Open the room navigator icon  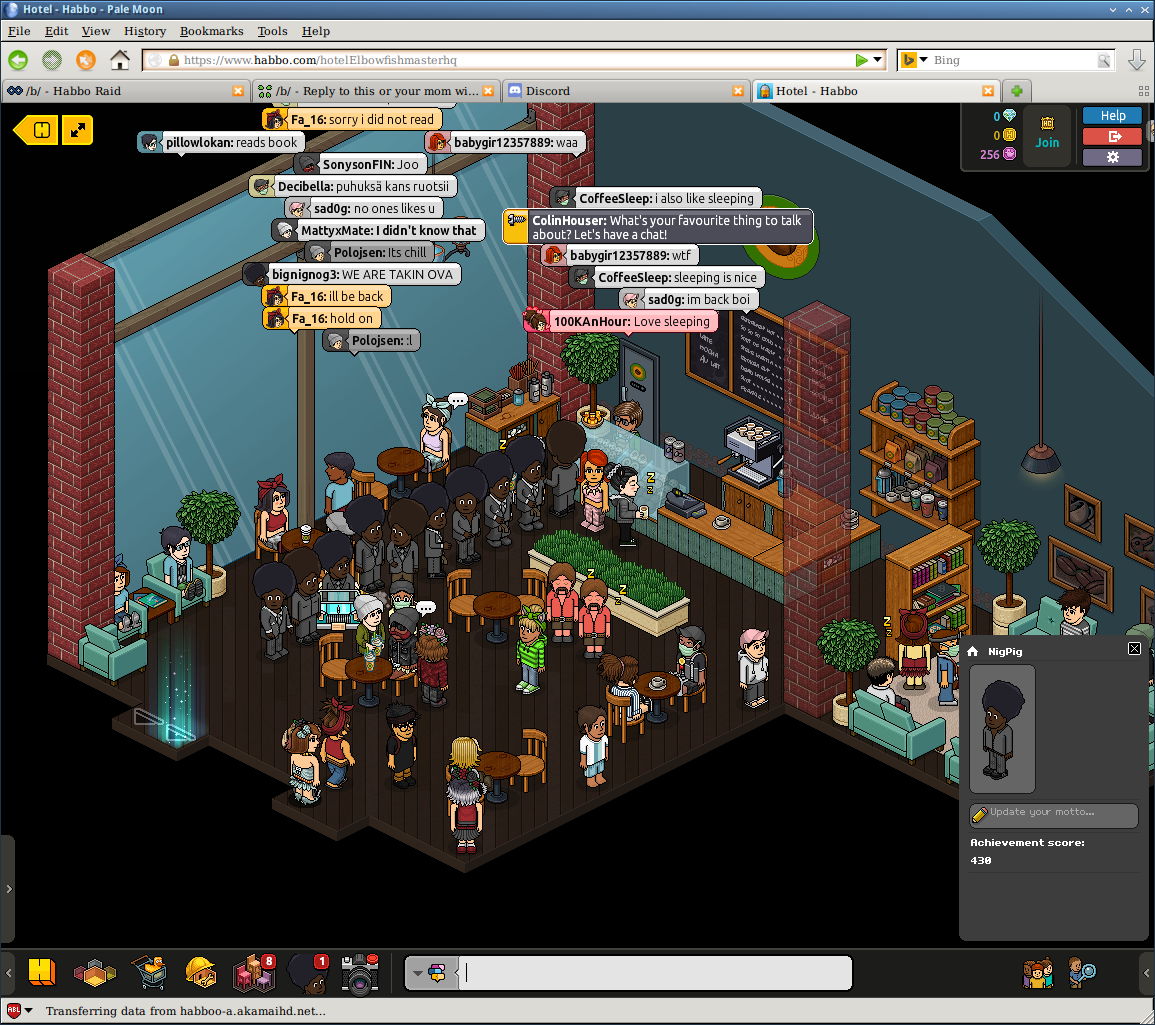(95, 972)
